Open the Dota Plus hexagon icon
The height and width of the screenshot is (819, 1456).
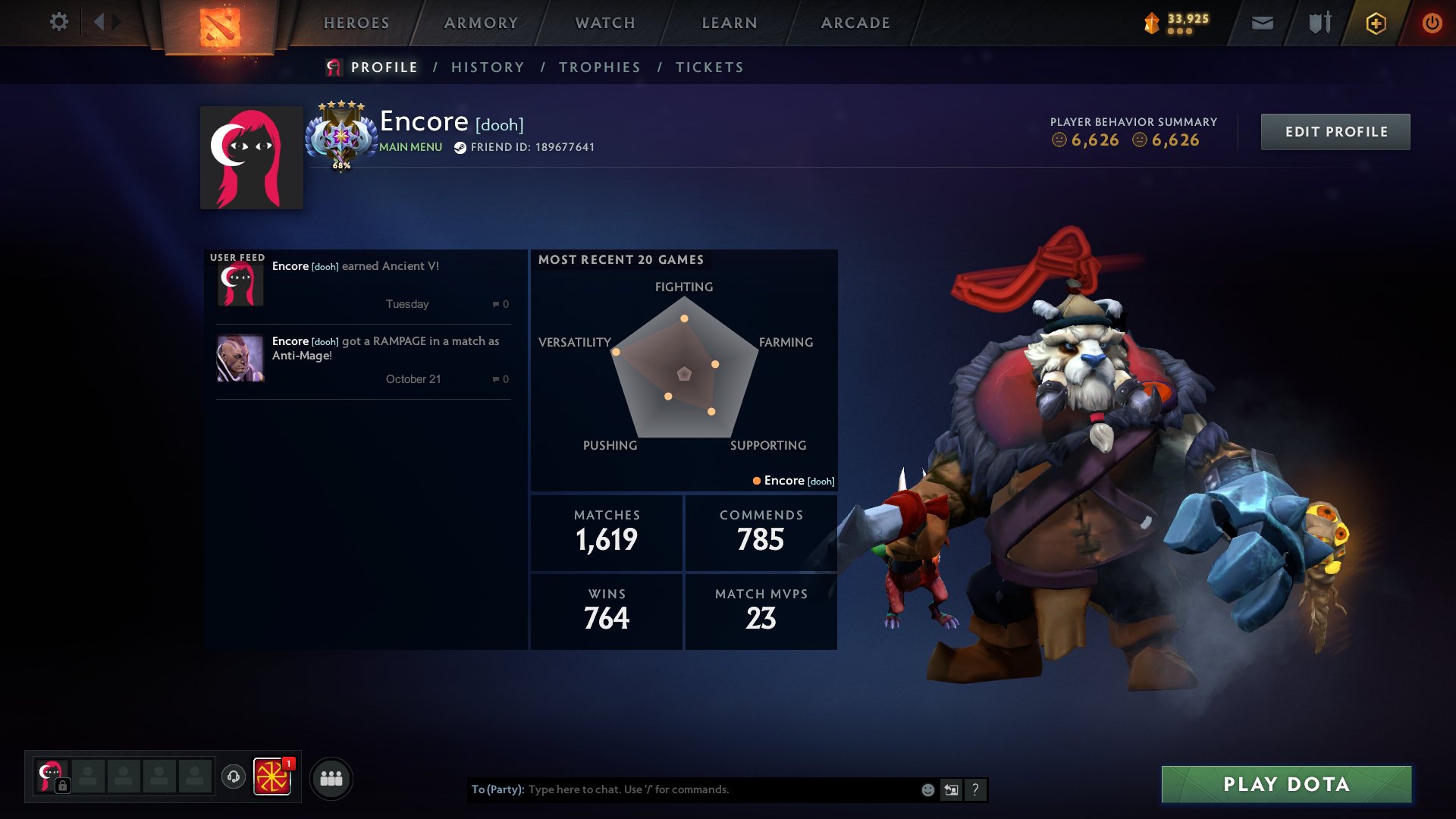click(1375, 23)
